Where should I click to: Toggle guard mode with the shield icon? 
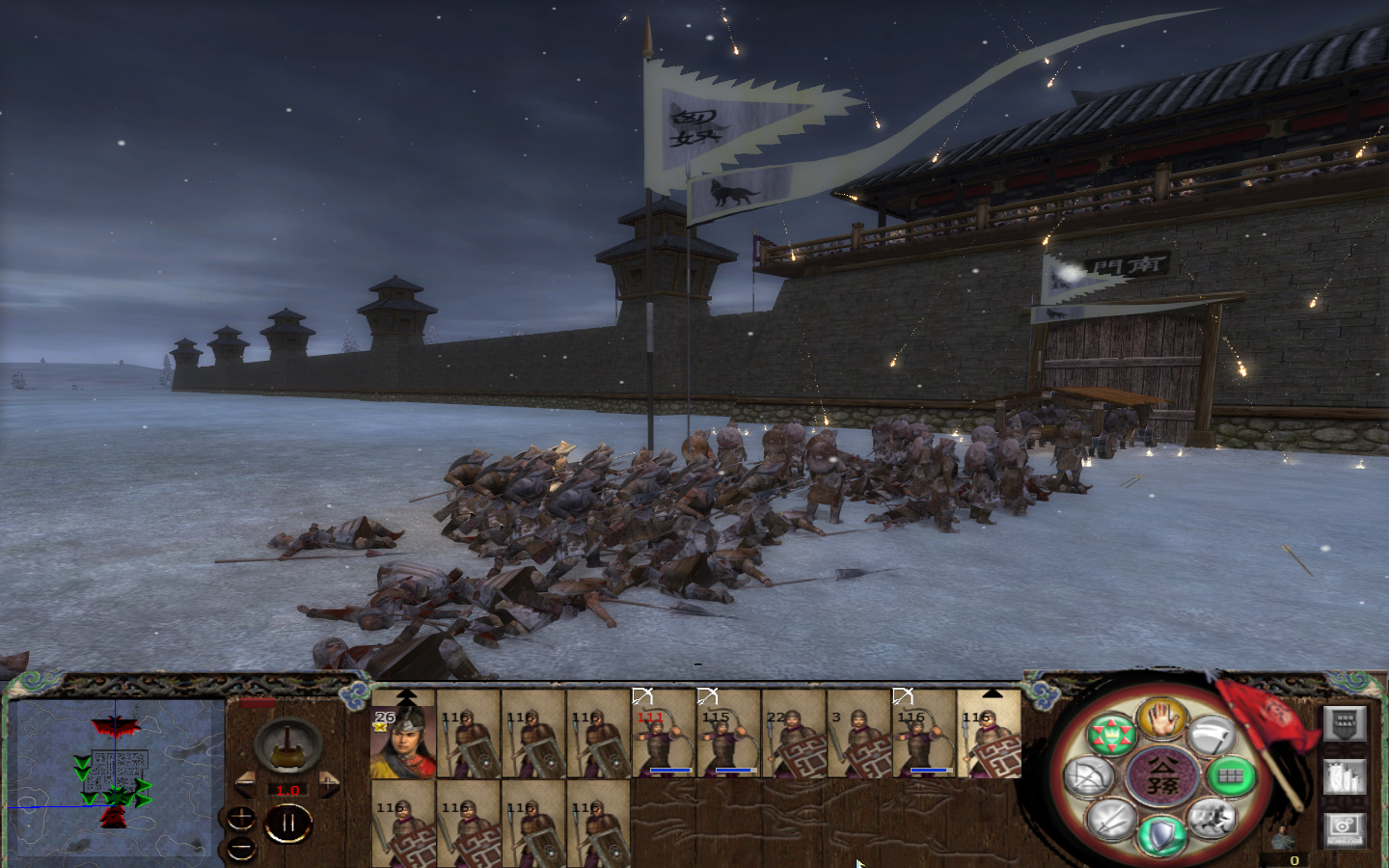coord(1160,833)
